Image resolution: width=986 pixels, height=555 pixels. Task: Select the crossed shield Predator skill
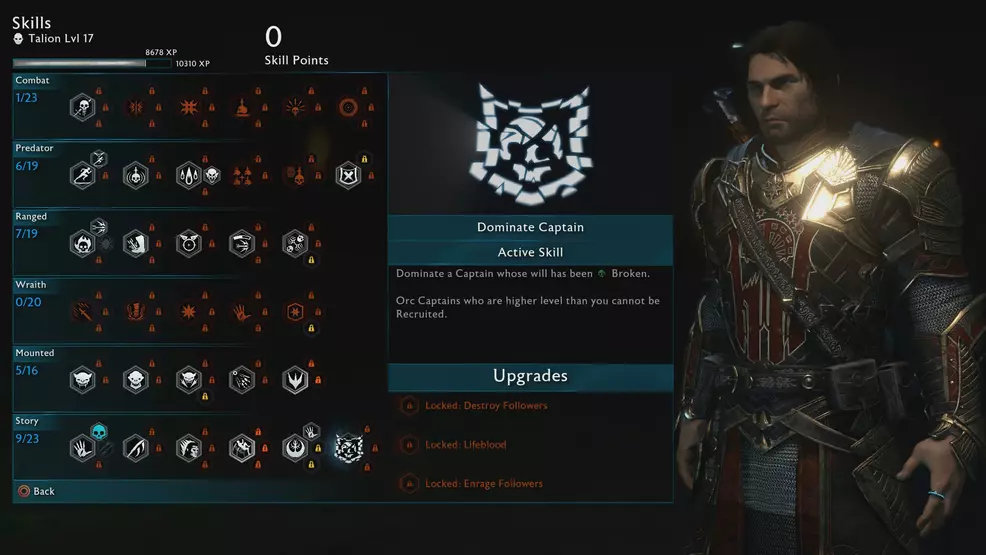coord(348,175)
